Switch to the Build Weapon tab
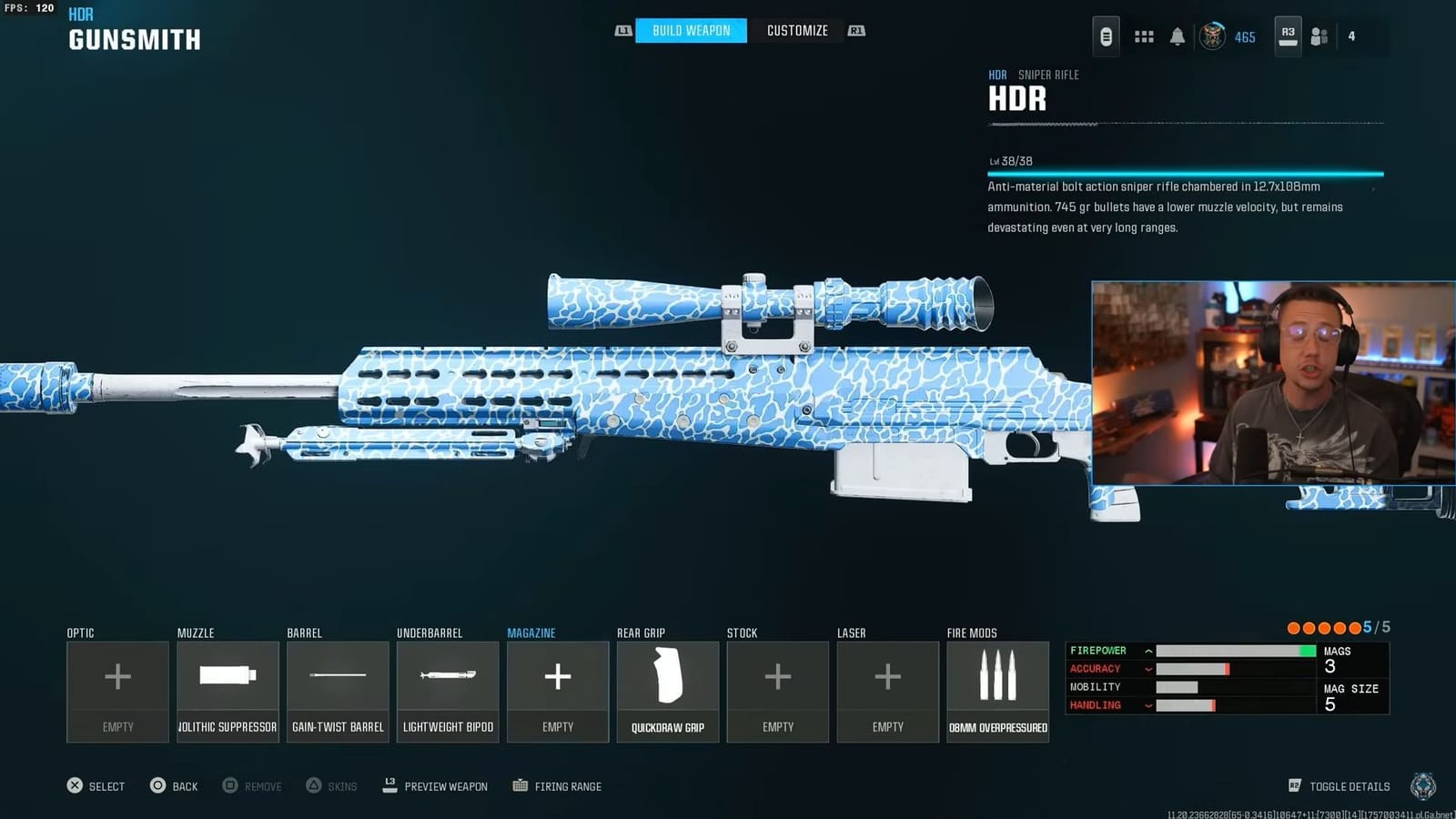This screenshot has width=1456, height=819. tap(690, 30)
